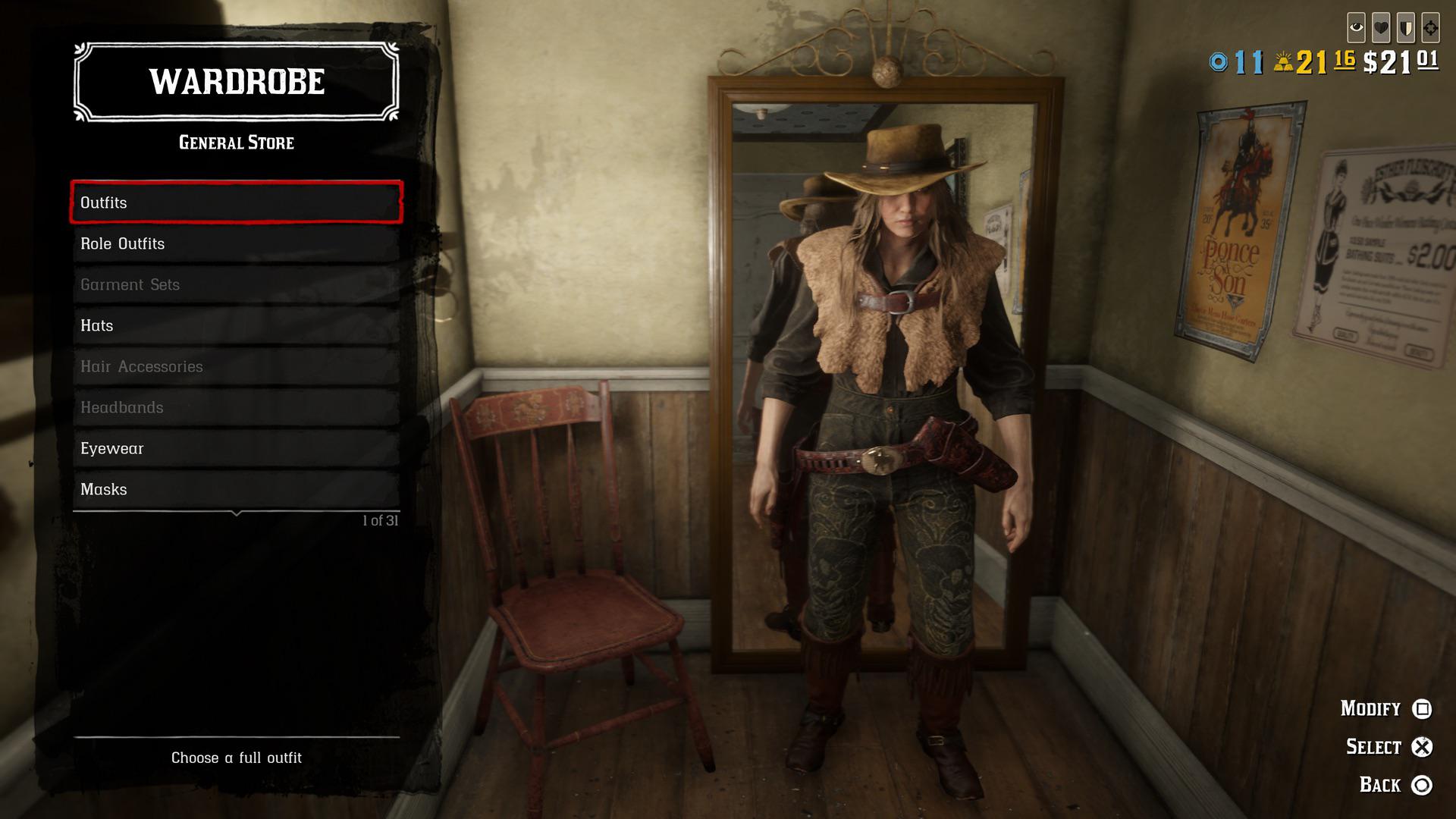Open the Outfits wardrobe category
Screen dimensions: 1456x819
pyautogui.click(x=236, y=202)
